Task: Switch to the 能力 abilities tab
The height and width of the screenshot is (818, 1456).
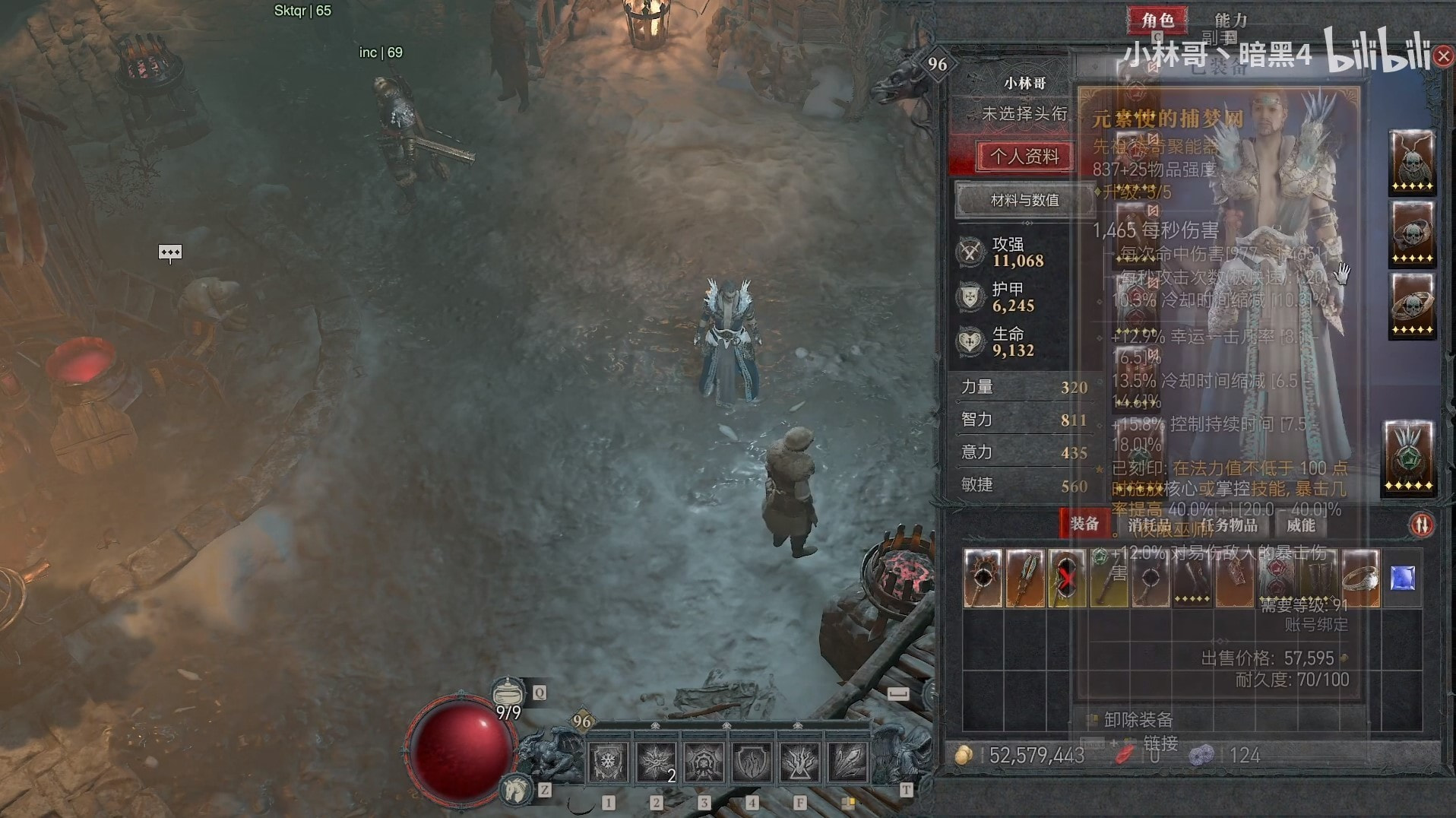Action: [x=1230, y=20]
